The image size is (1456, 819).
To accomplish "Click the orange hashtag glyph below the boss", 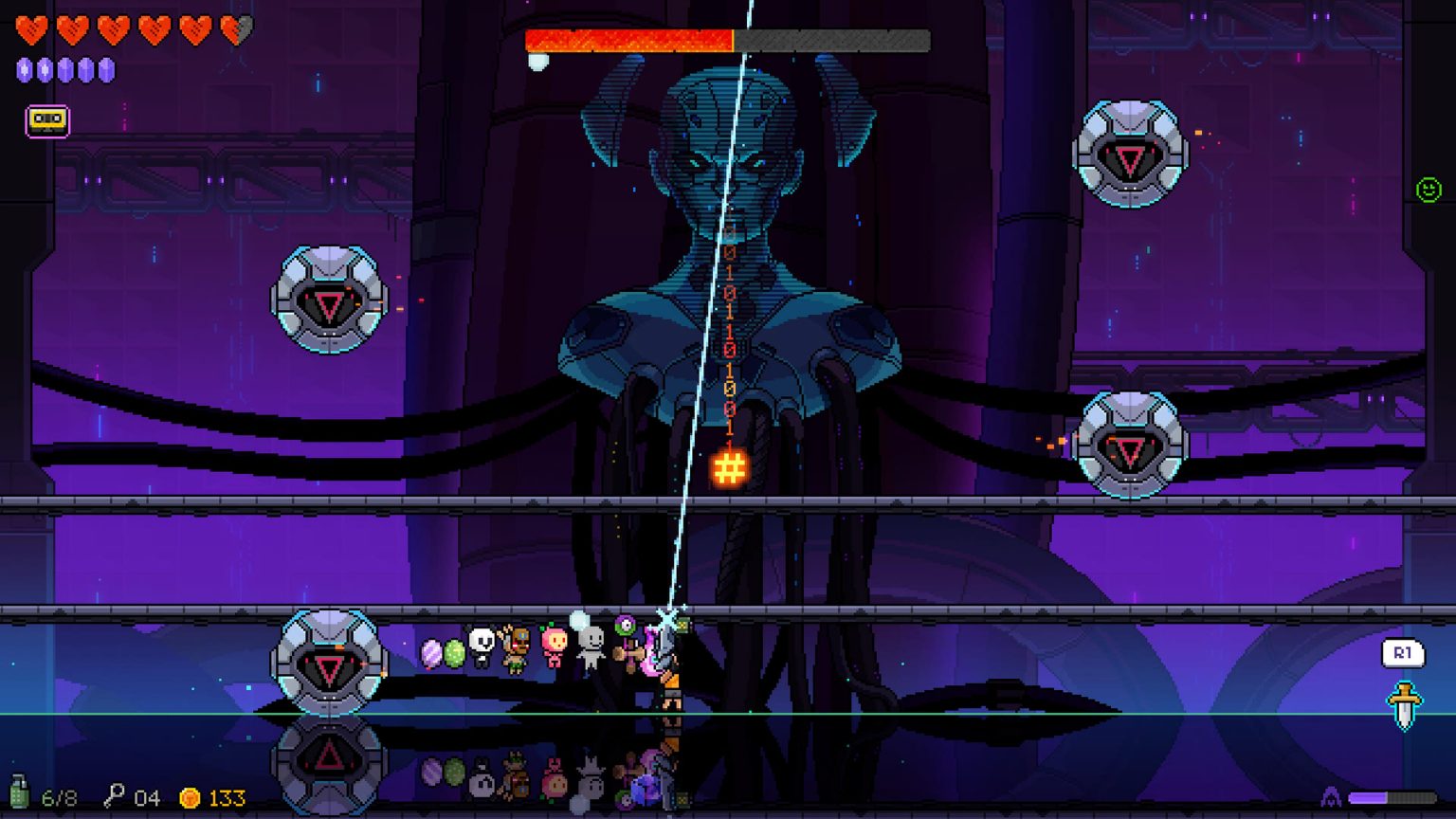I will pos(728,466).
